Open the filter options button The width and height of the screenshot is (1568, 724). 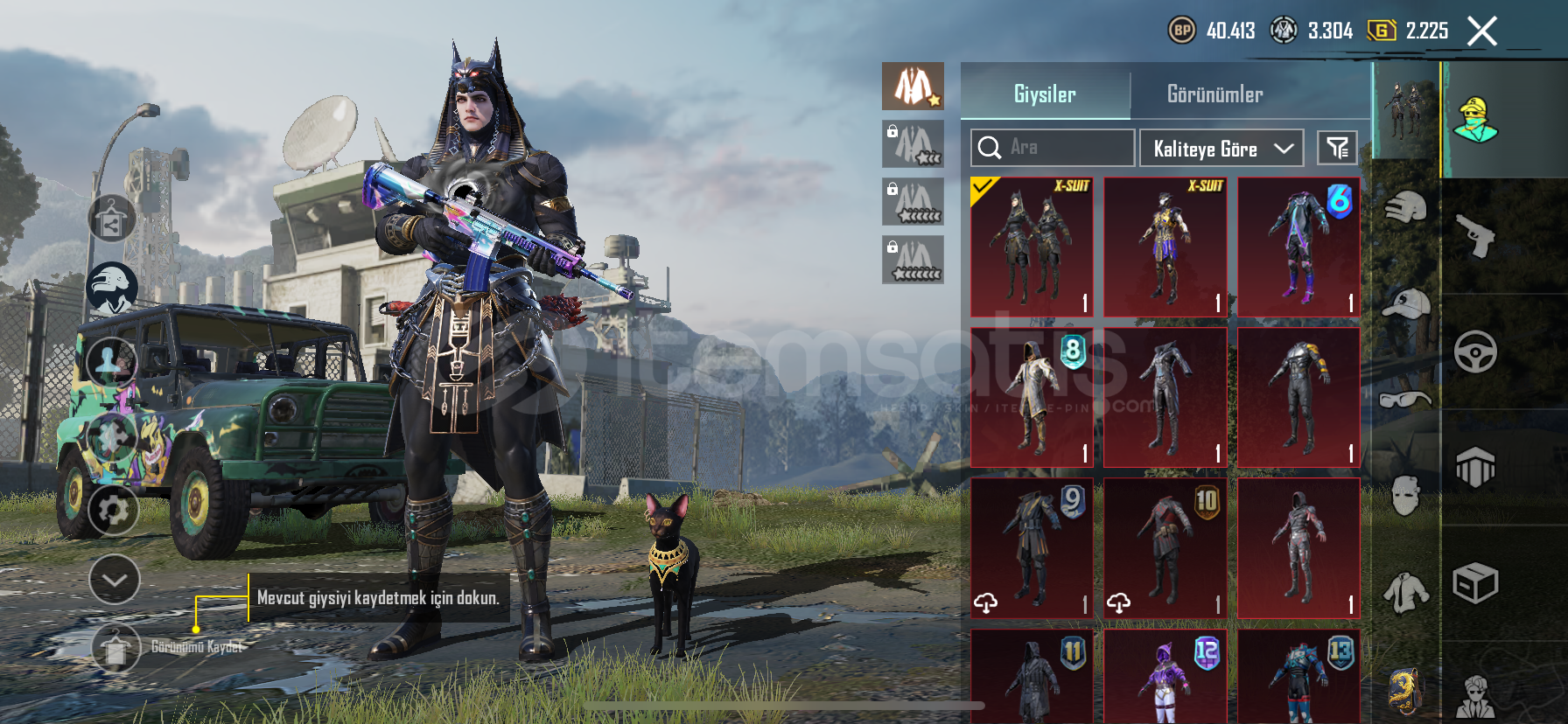tap(1337, 148)
